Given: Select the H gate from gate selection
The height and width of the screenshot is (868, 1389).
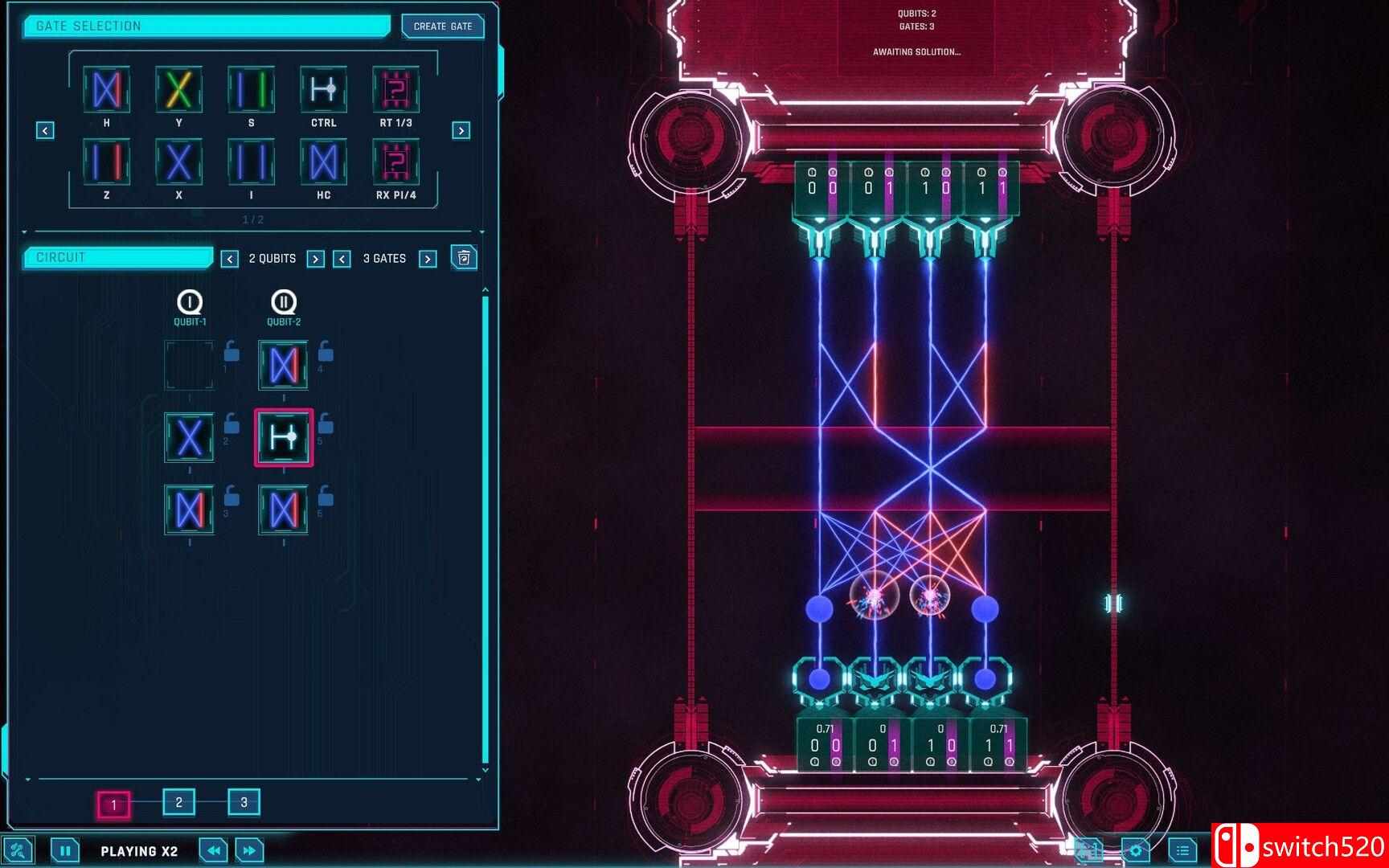Looking at the screenshot, I should pyautogui.click(x=106, y=92).
